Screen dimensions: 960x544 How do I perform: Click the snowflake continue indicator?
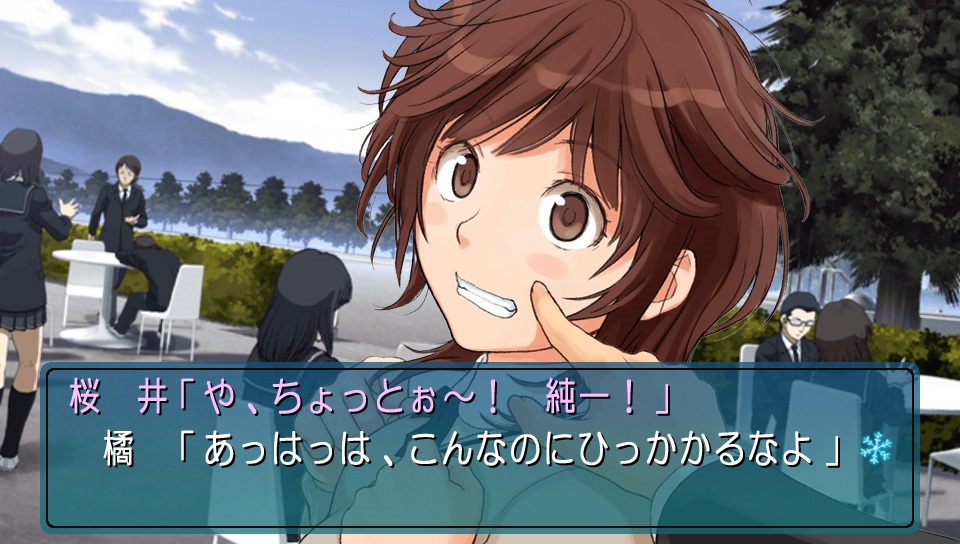click(x=874, y=447)
